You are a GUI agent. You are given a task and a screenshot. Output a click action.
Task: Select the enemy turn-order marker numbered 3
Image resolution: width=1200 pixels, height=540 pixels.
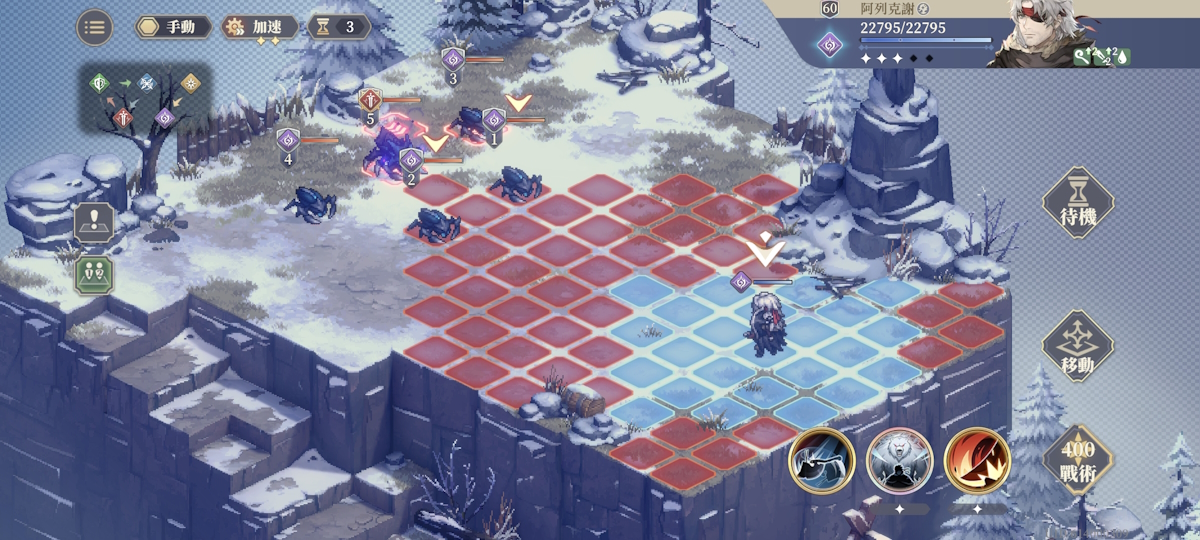(453, 59)
